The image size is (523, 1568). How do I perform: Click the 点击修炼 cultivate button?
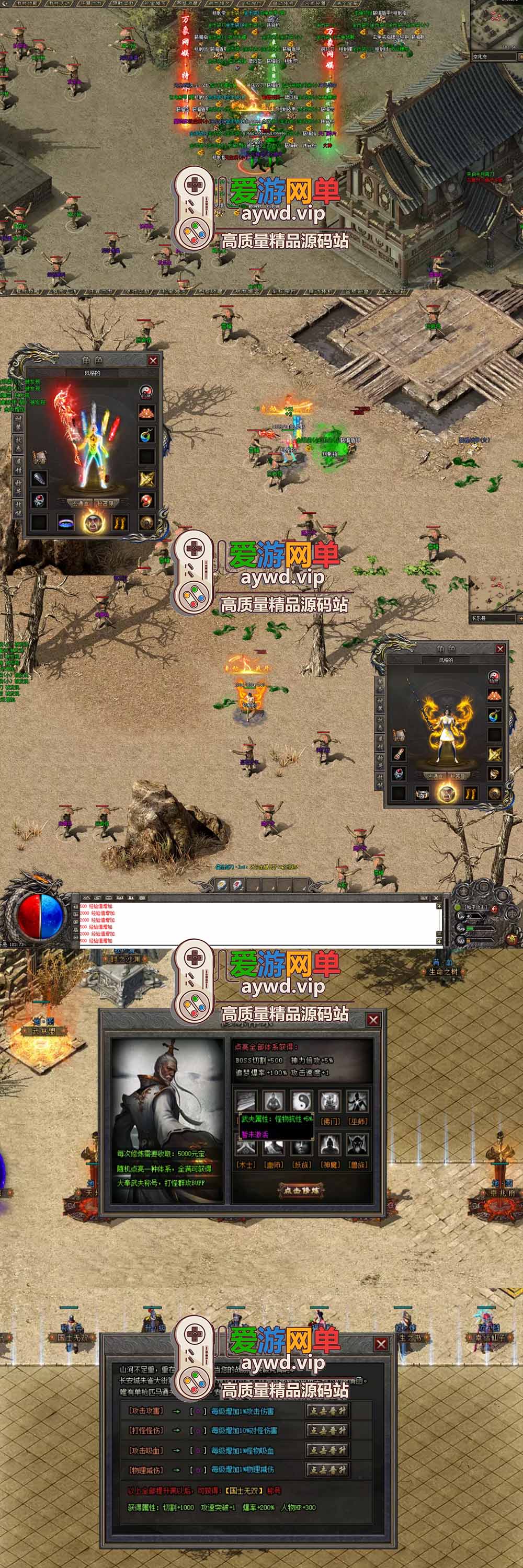(302, 1190)
